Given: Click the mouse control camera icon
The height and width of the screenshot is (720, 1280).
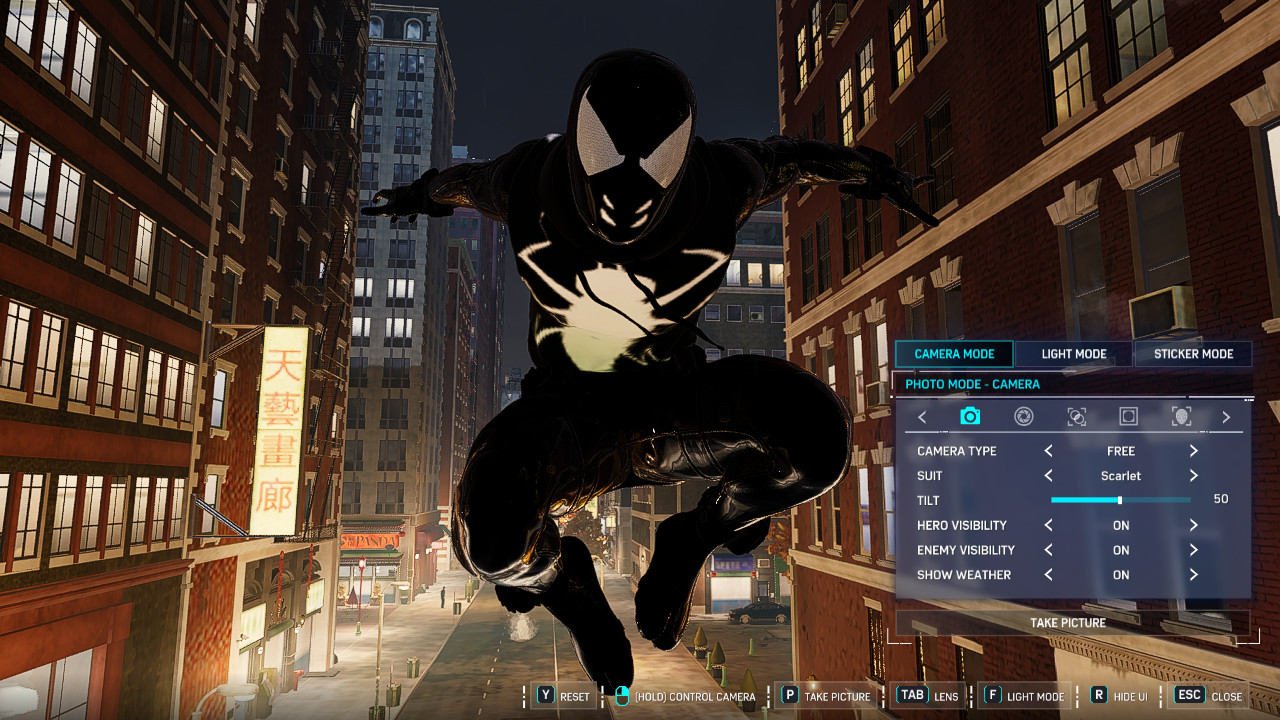Looking at the screenshot, I should click(x=622, y=695).
